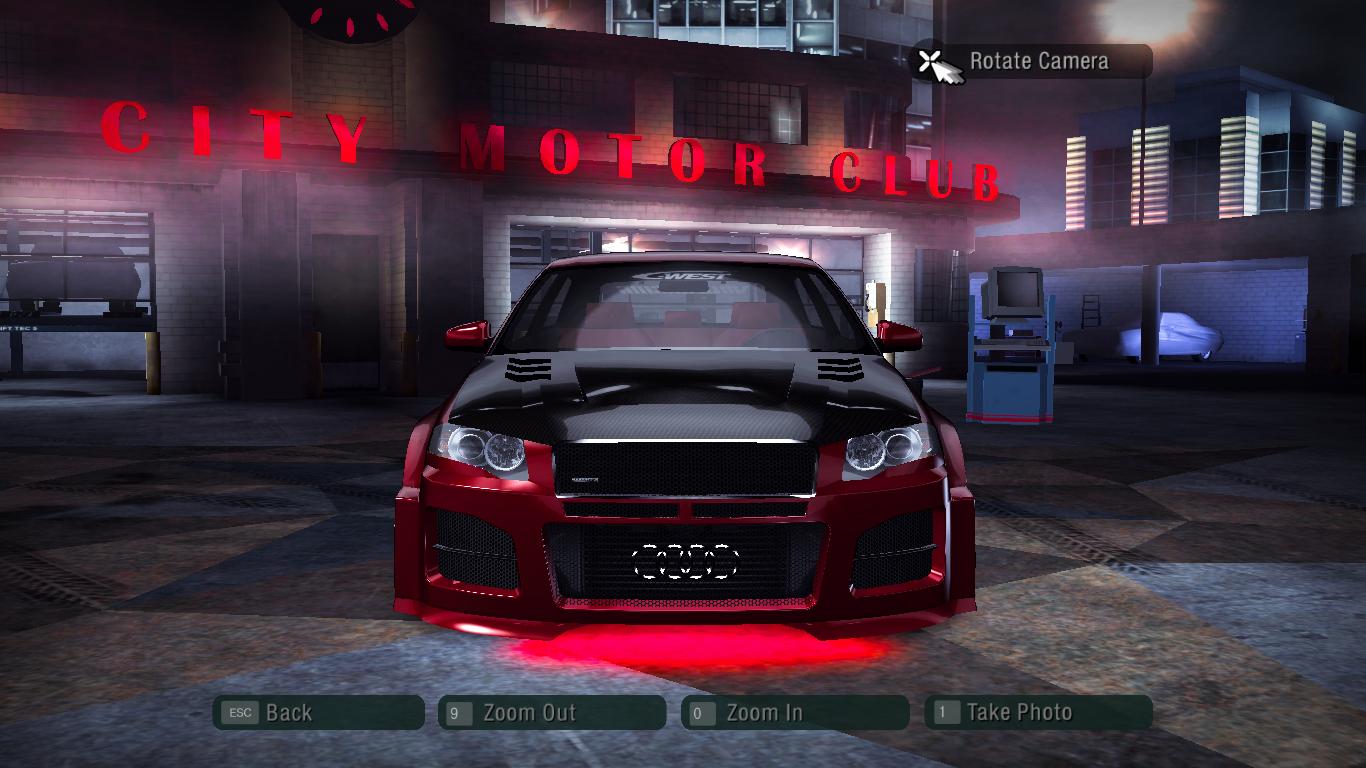Viewport: 1366px width, 768px height.
Task: Take a photo of the car
Action: pos(1037,713)
